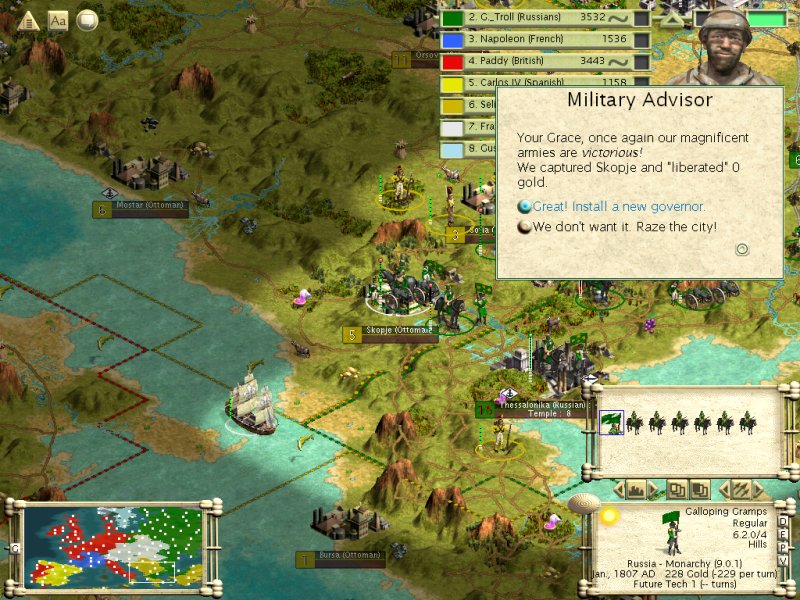Click the world minimap
This screenshot has height=600, width=800.
click(x=112, y=545)
